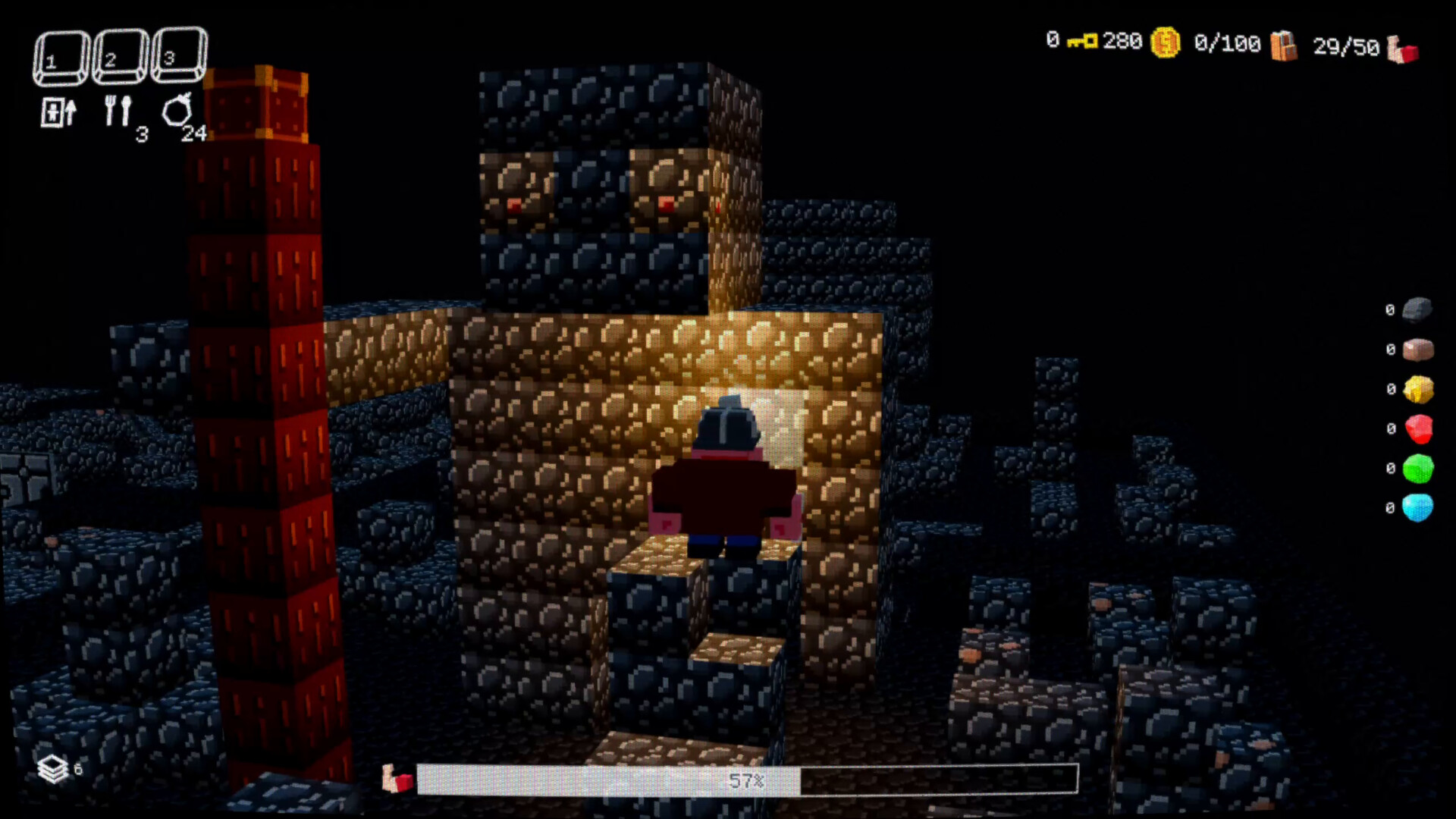The height and width of the screenshot is (819, 1456).
Task: Click the green gem counter
Action: [1420, 469]
